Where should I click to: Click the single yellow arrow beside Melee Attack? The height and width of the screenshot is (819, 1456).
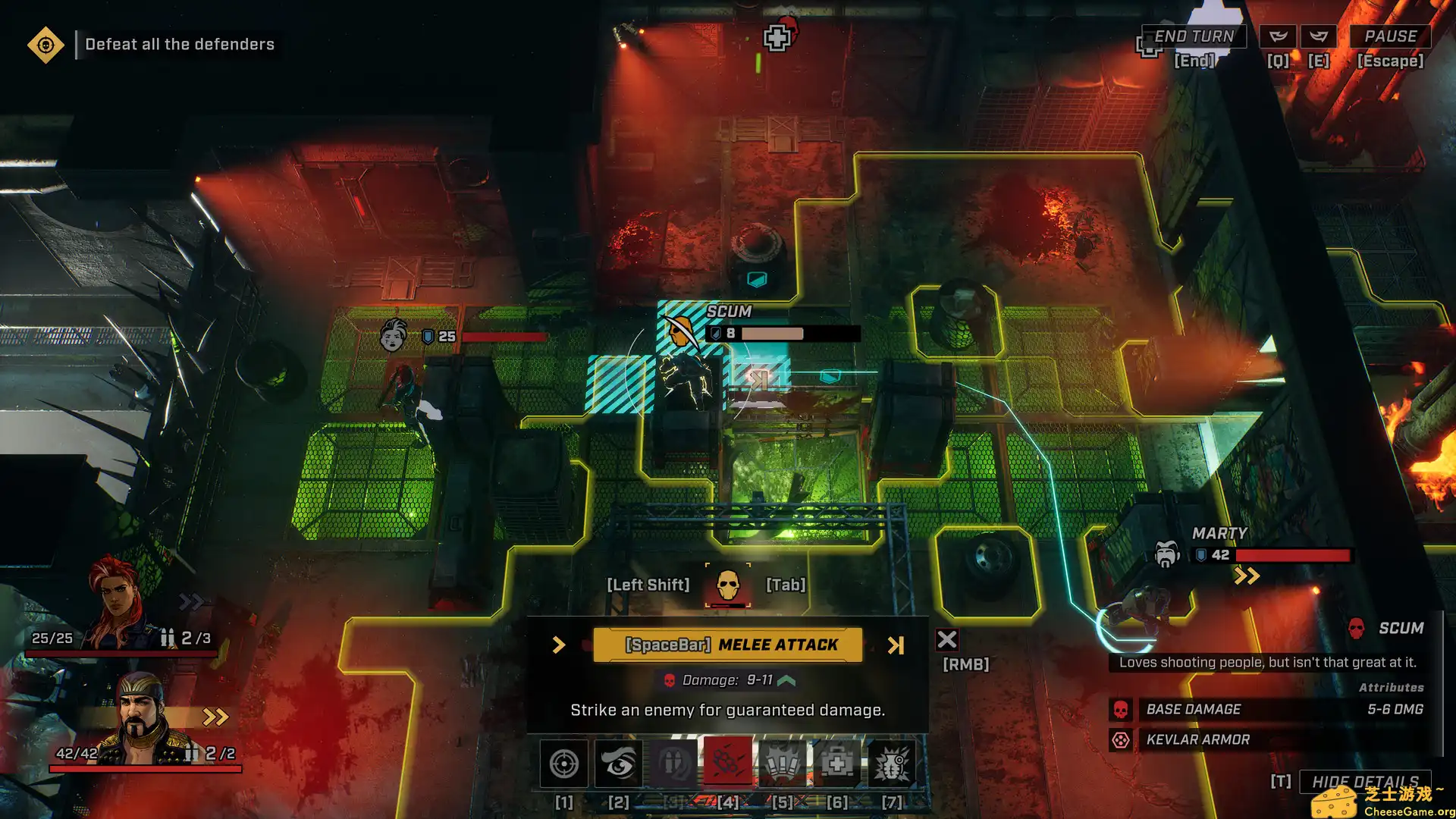(x=559, y=645)
